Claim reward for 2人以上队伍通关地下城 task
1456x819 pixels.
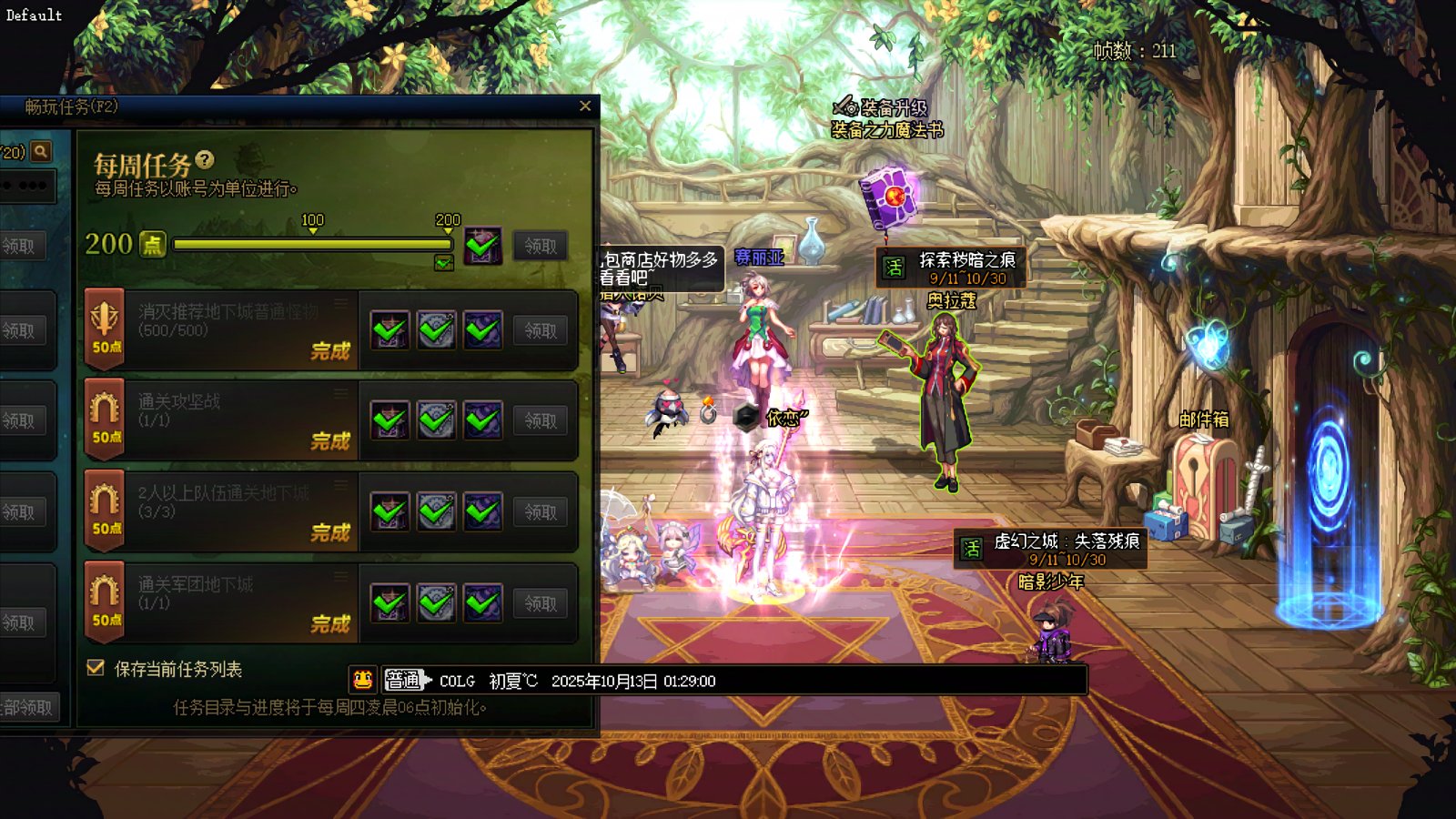point(540,512)
